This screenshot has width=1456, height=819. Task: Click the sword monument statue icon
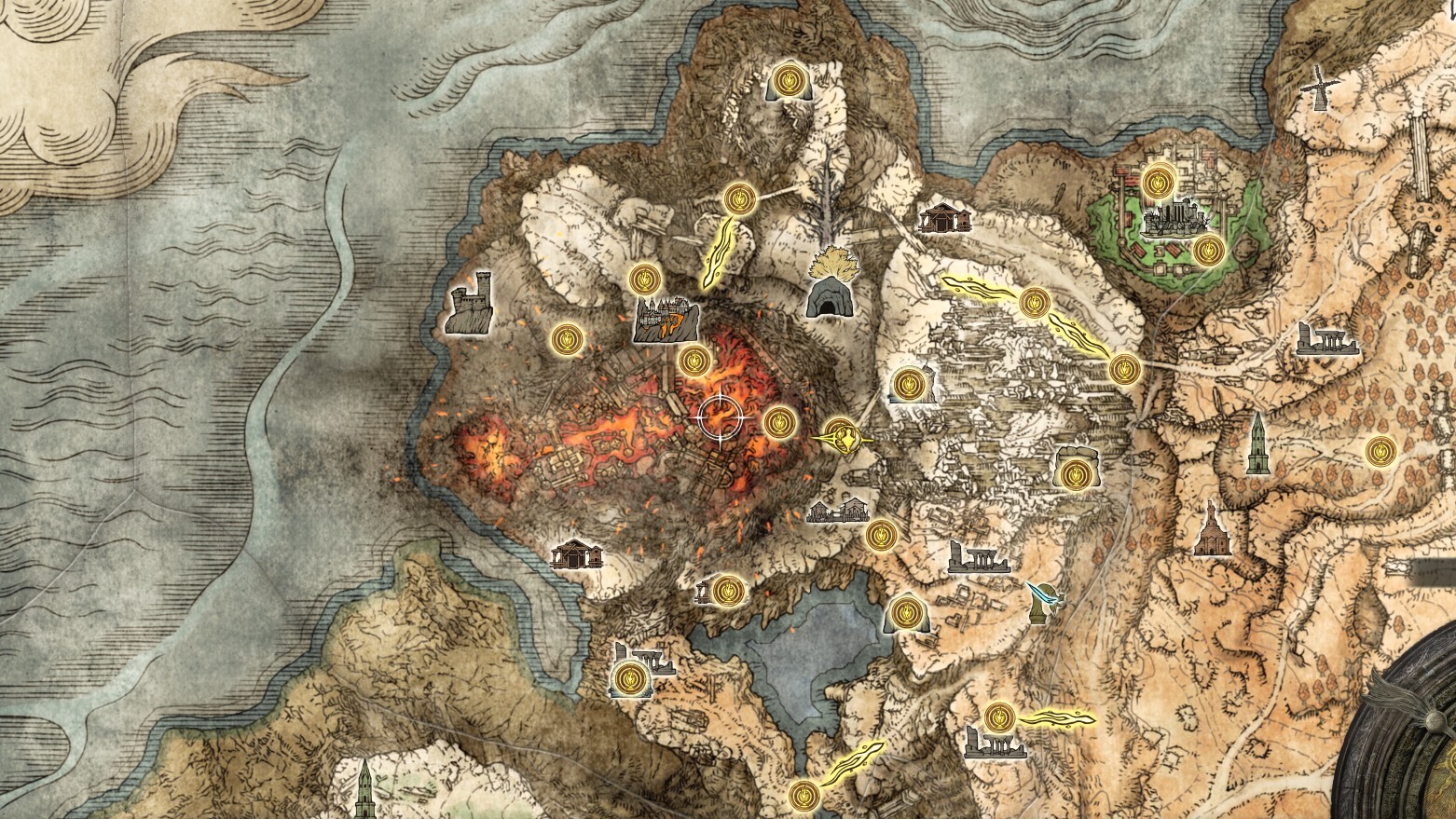(x=1044, y=606)
